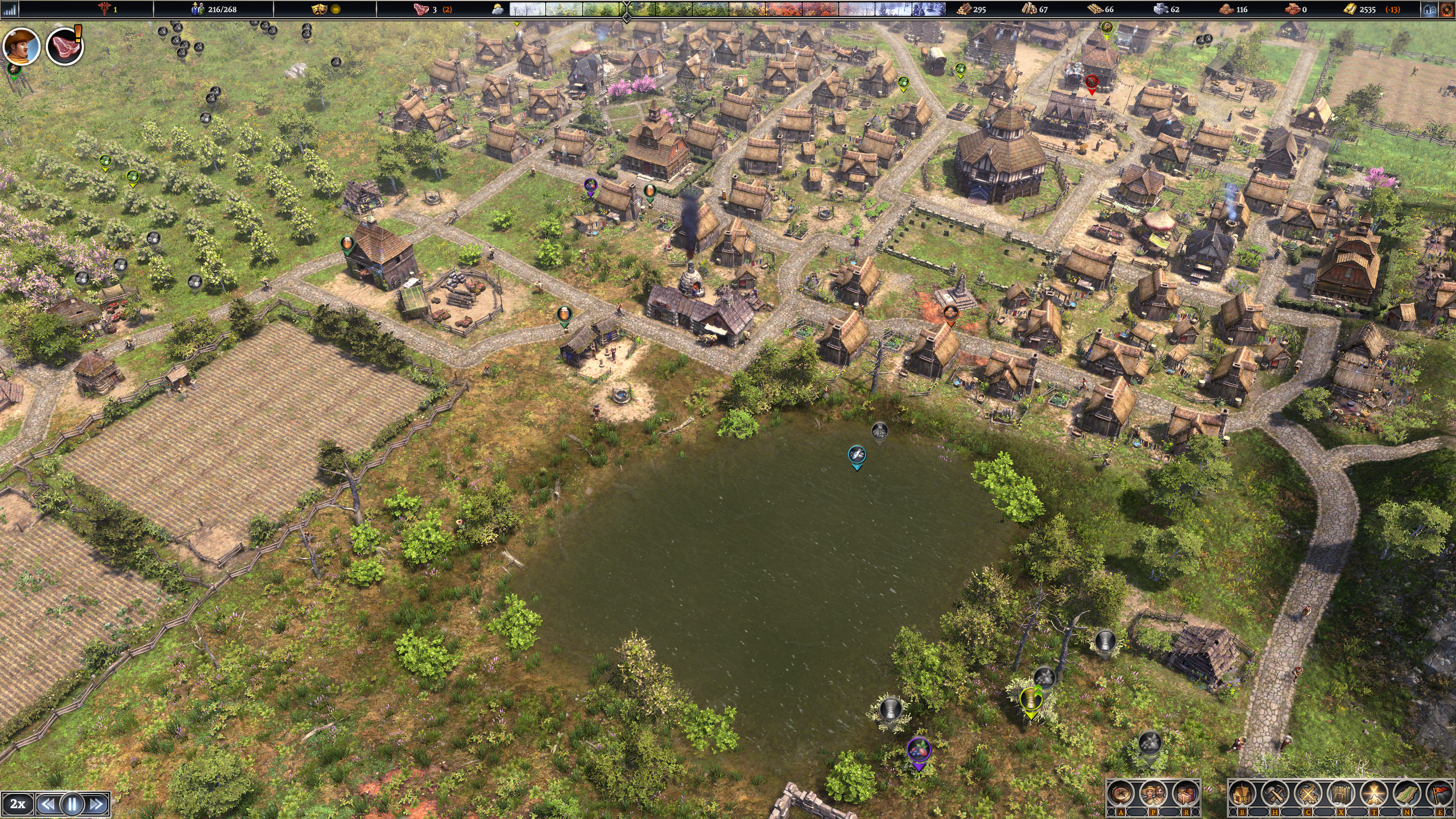The image size is (1456, 819).
Task: Click the signal bars icon
Action: [10, 9]
